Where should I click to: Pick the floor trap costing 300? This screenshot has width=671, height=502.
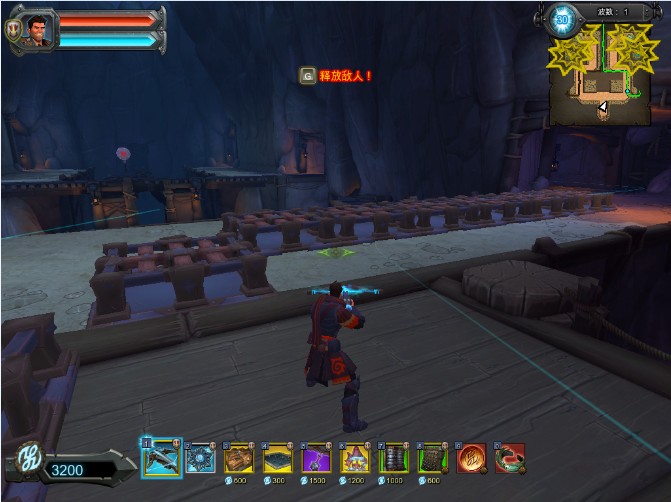278,458
